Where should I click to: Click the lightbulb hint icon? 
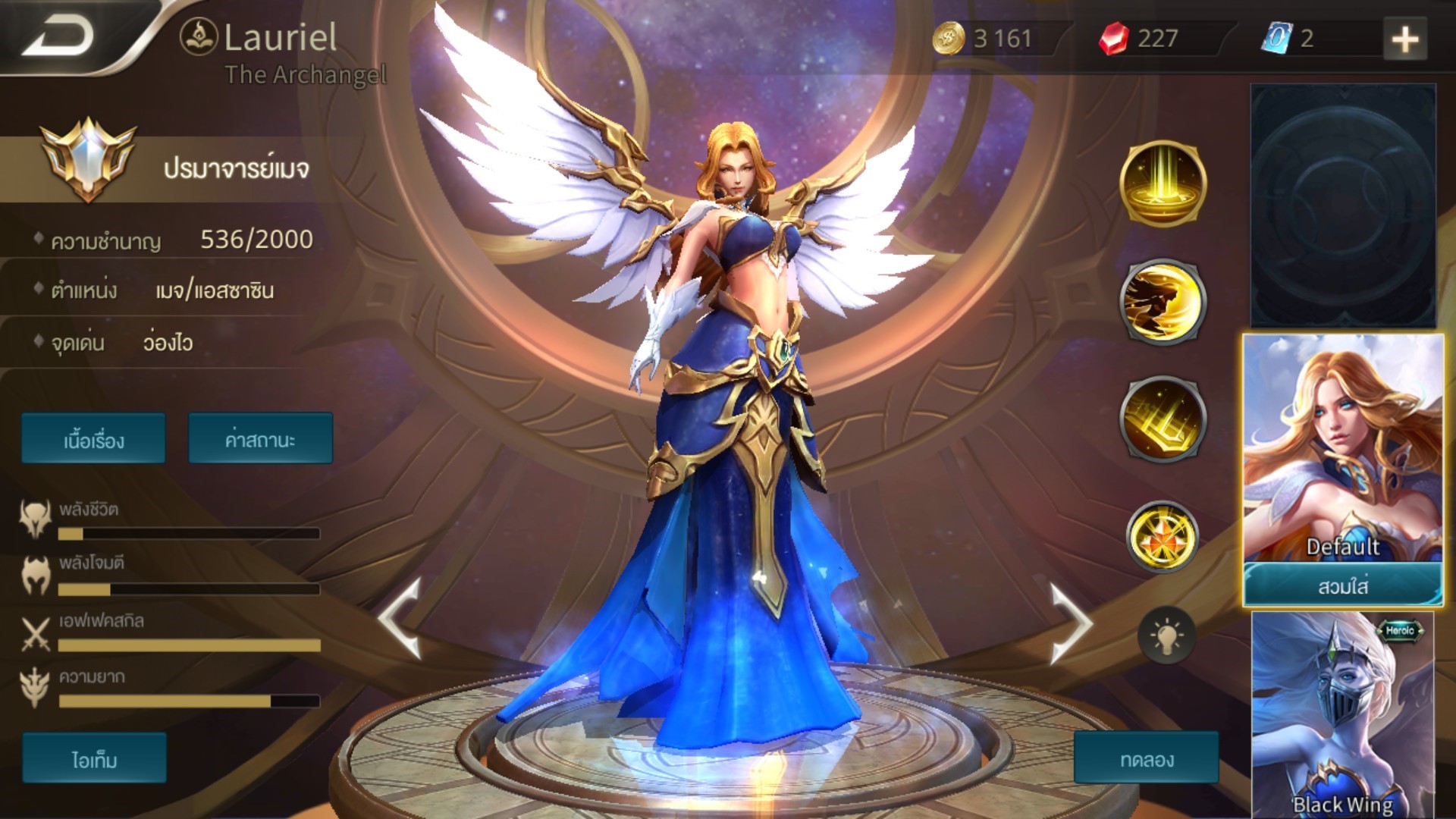tap(1166, 635)
